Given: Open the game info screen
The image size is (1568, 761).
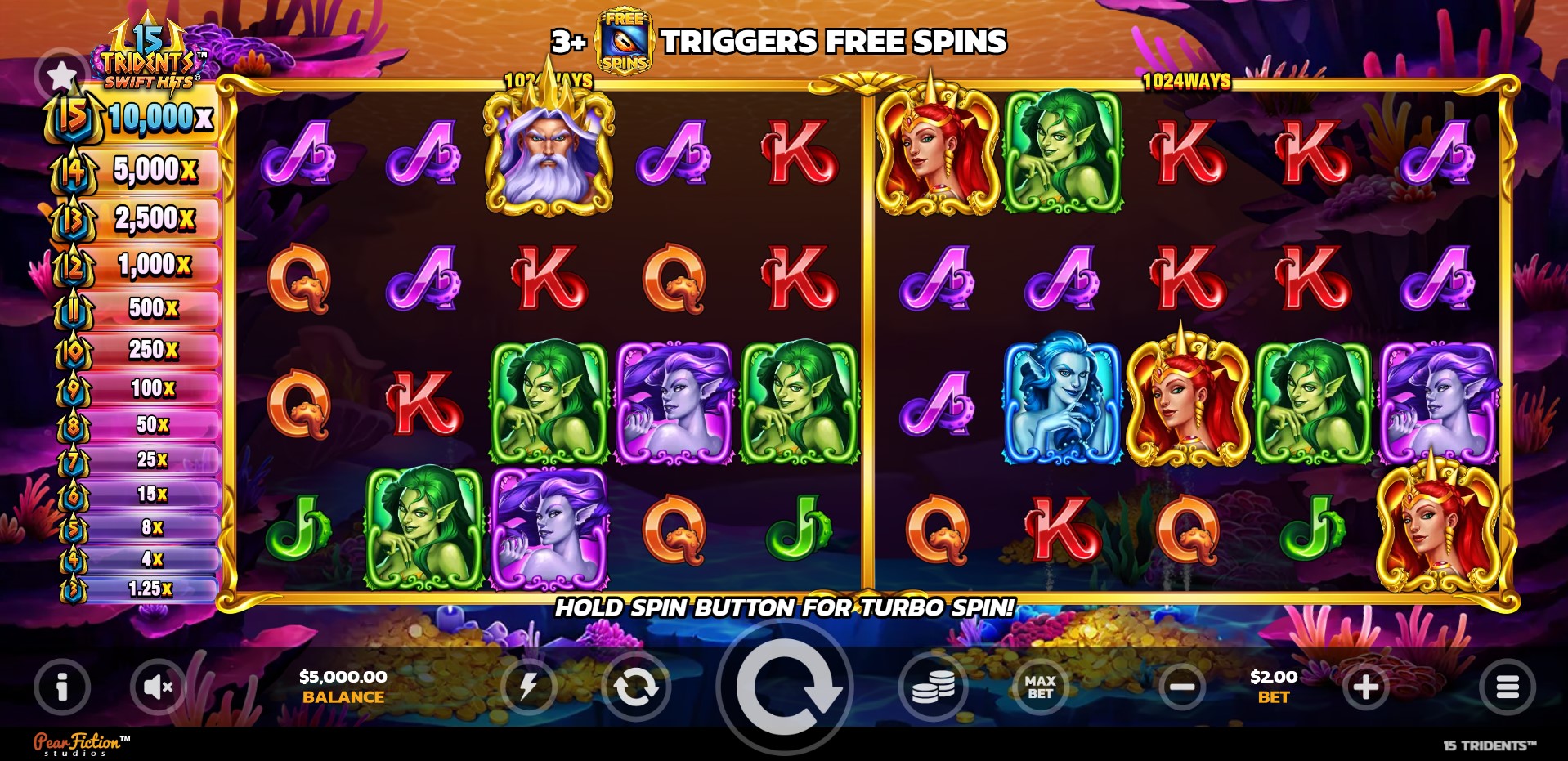Looking at the screenshot, I should coord(61,687).
